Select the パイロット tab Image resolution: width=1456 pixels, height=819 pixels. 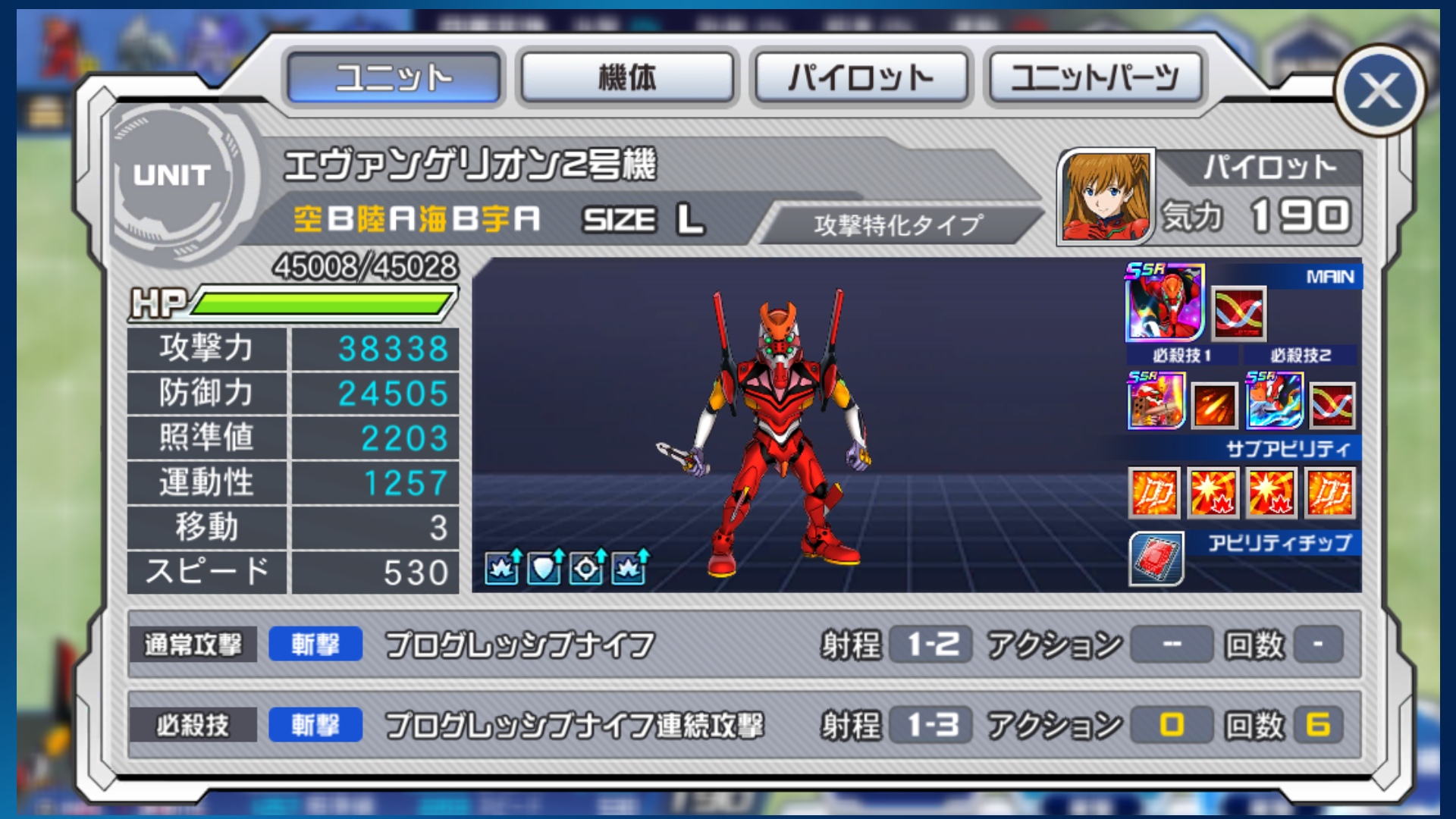coord(861,77)
